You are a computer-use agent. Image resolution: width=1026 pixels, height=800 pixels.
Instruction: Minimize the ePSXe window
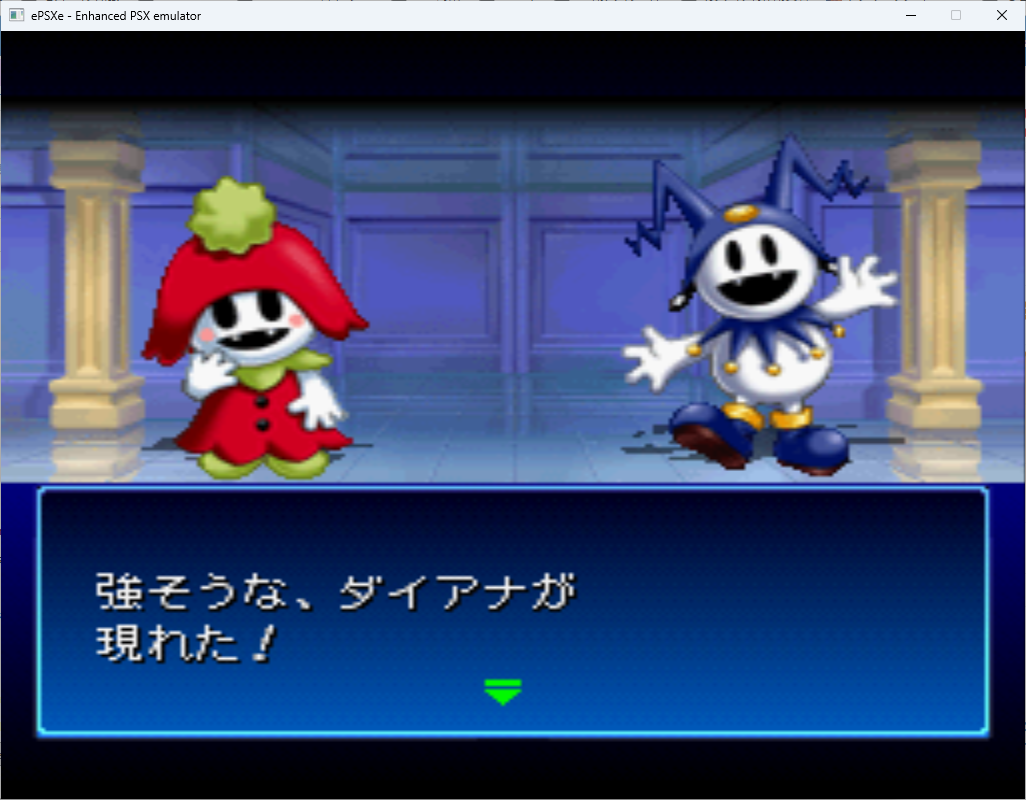tap(911, 15)
